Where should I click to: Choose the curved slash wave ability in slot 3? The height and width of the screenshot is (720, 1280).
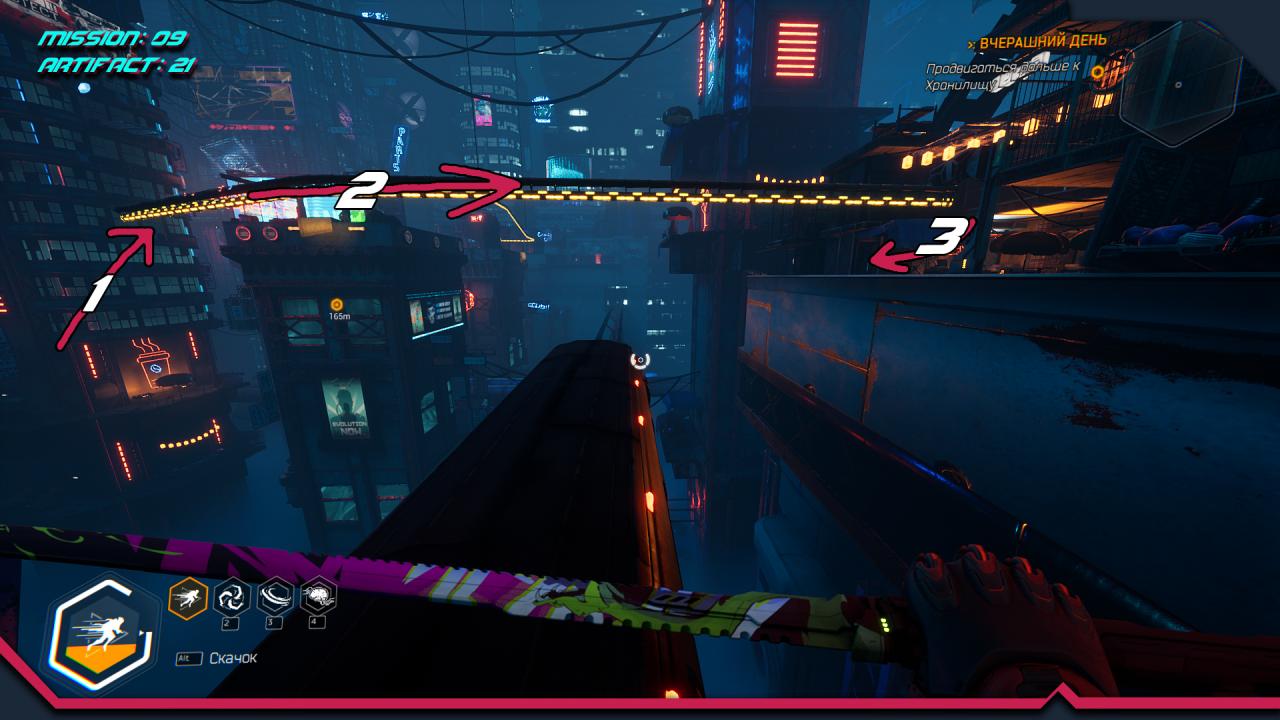pos(275,597)
